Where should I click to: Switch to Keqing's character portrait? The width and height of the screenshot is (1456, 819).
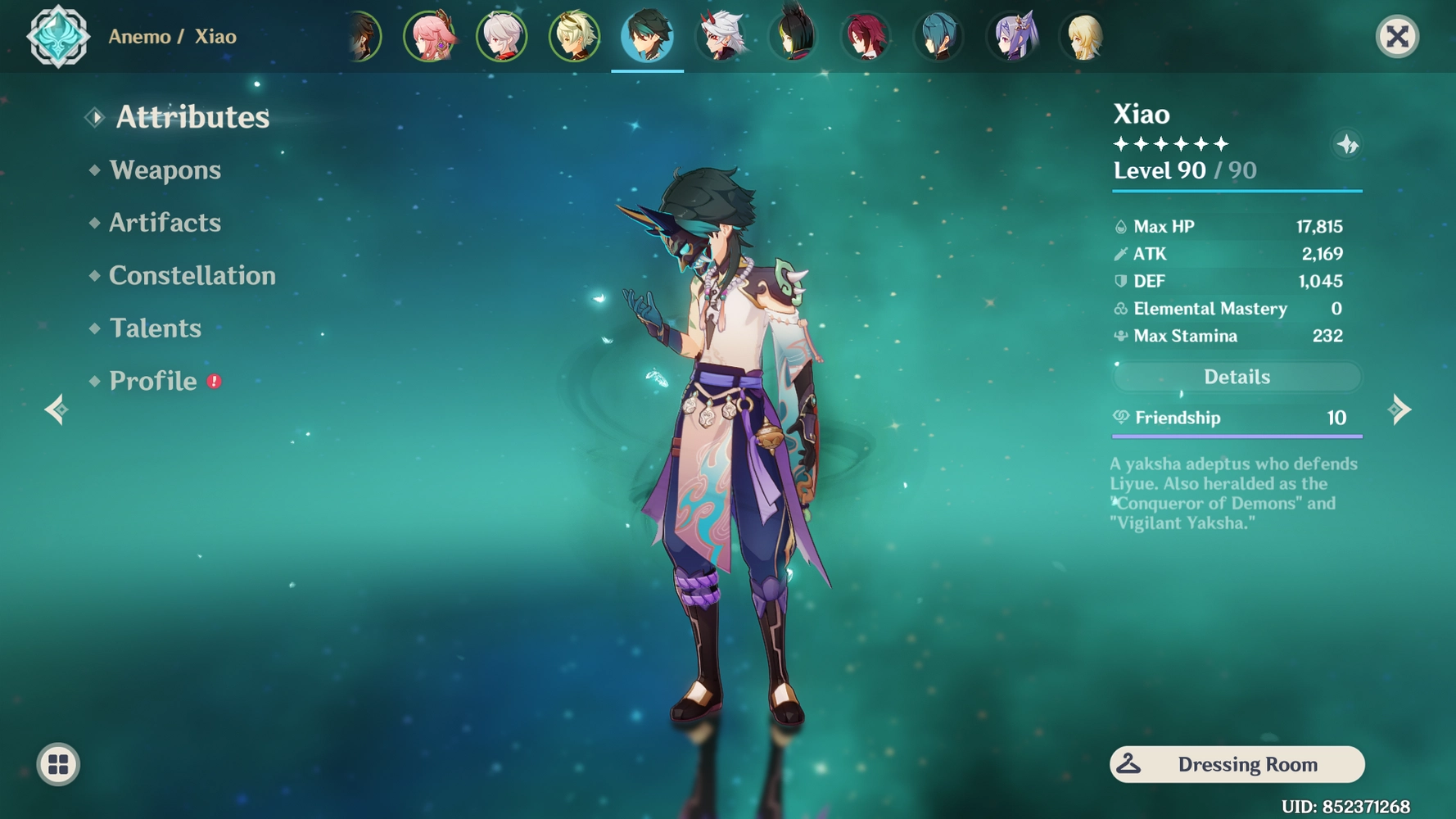pos(1012,36)
